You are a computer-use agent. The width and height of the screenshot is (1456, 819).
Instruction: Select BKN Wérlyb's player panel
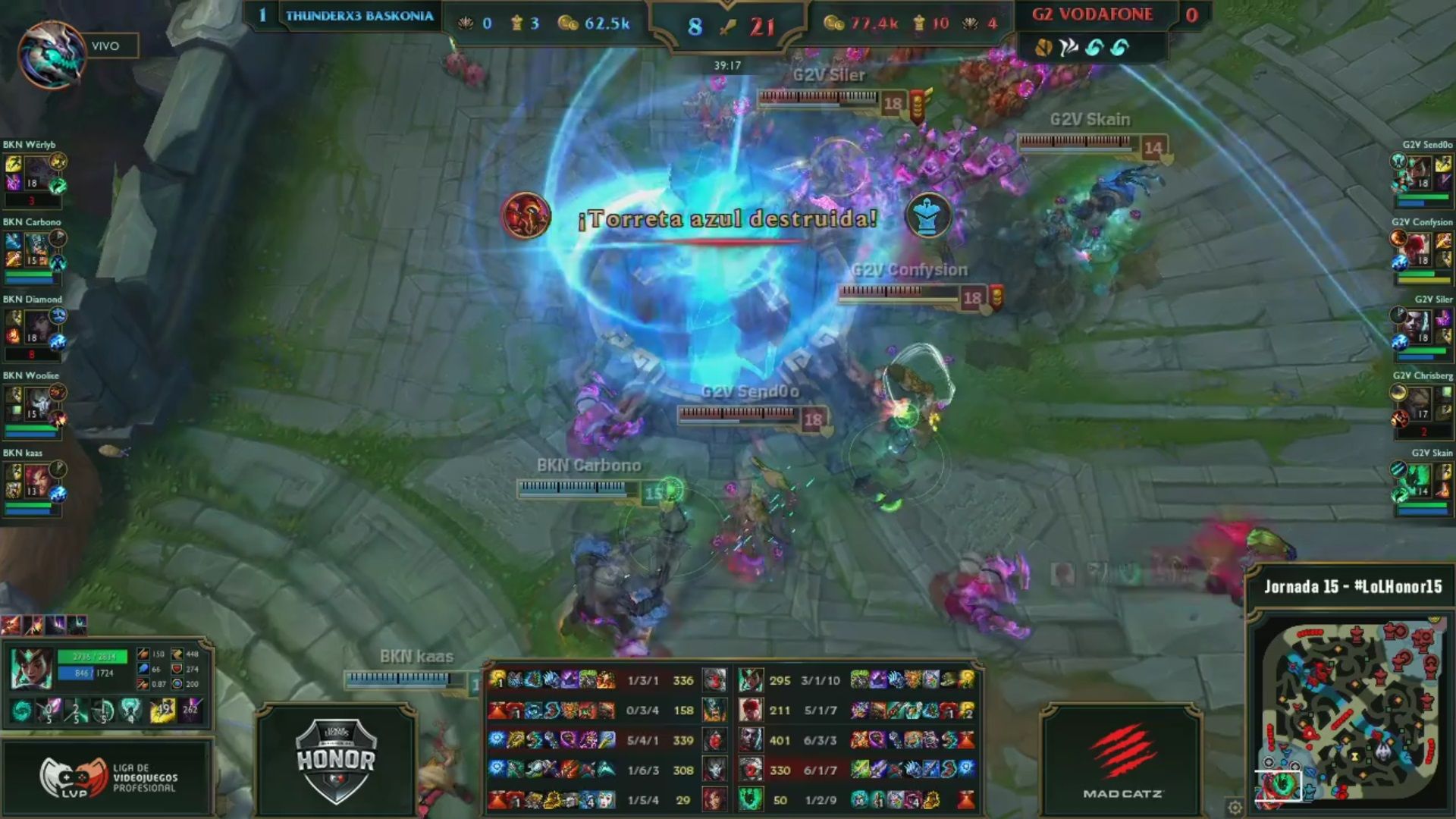point(35,174)
